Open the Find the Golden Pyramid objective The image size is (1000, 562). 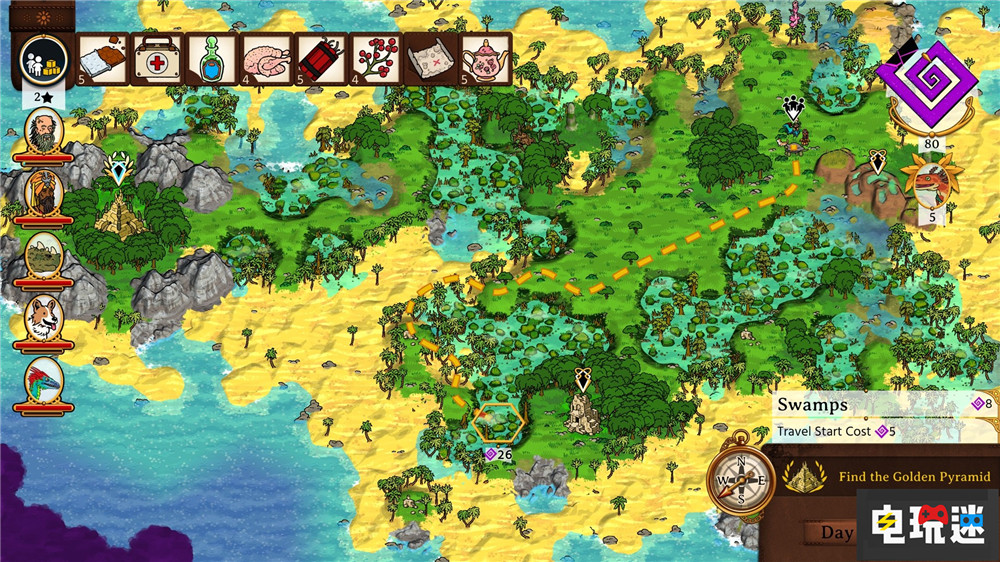click(905, 478)
